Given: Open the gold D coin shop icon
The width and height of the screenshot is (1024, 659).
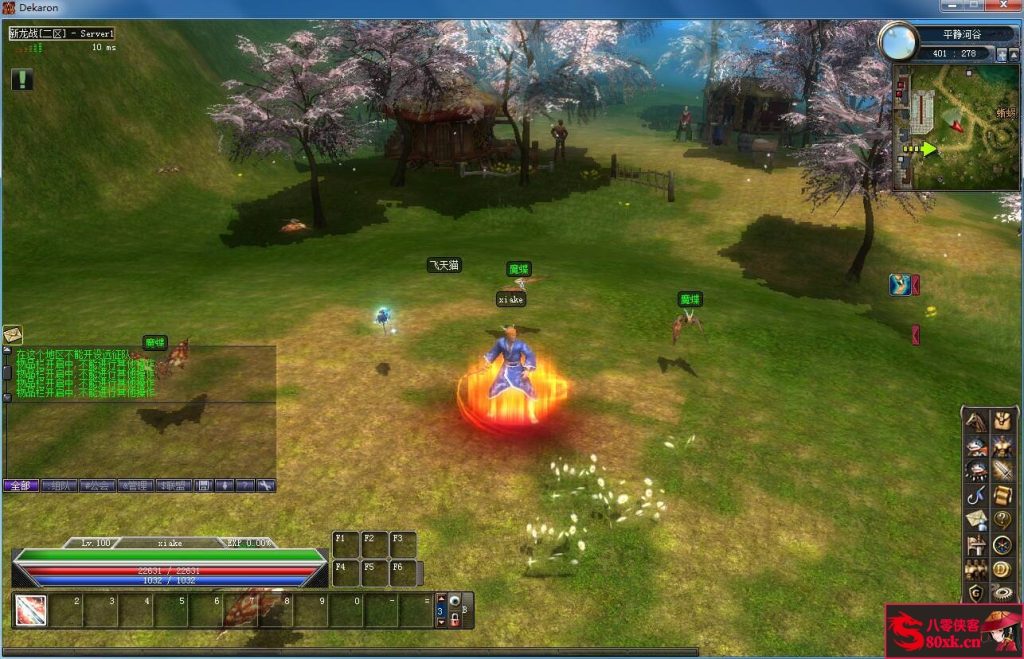Looking at the screenshot, I should pyautogui.click(x=1001, y=569).
